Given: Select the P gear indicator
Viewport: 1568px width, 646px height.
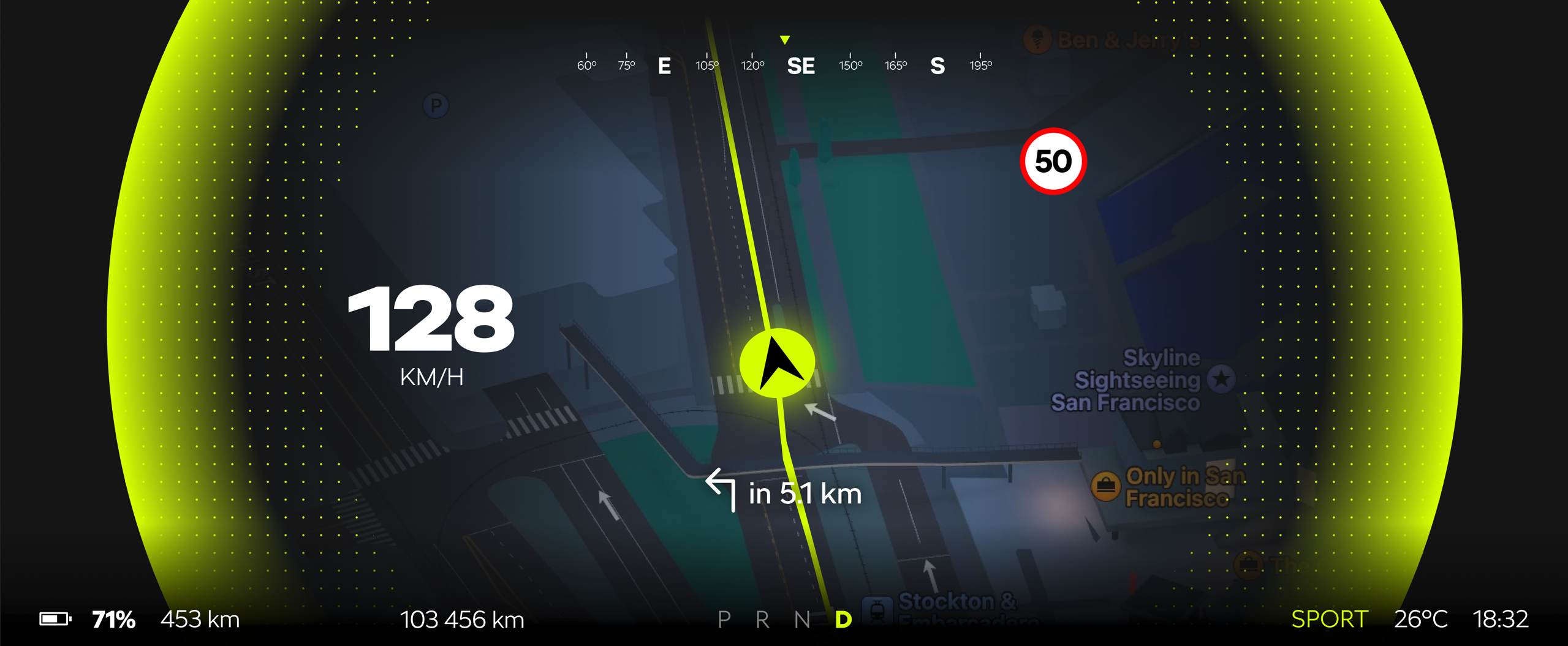Looking at the screenshot, I should coord(724,620).
